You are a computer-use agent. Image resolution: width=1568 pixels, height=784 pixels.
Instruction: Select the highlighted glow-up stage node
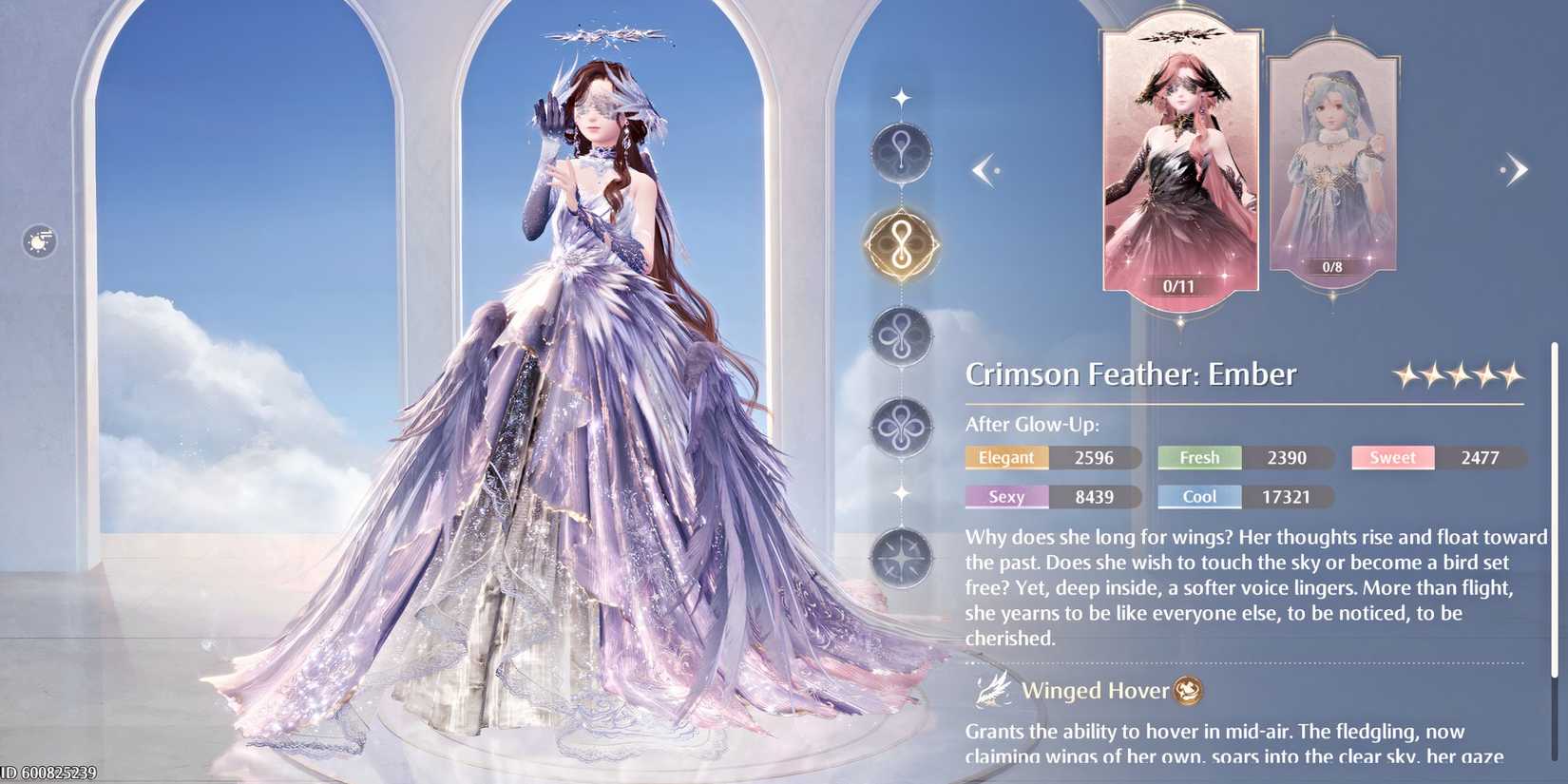899,244
